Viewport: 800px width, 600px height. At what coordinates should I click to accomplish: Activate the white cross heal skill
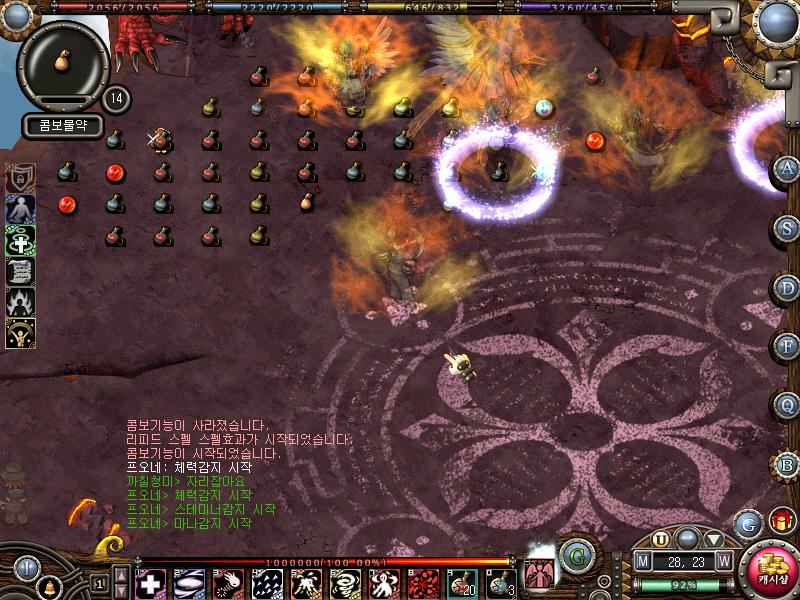click(x=150, y=583)
